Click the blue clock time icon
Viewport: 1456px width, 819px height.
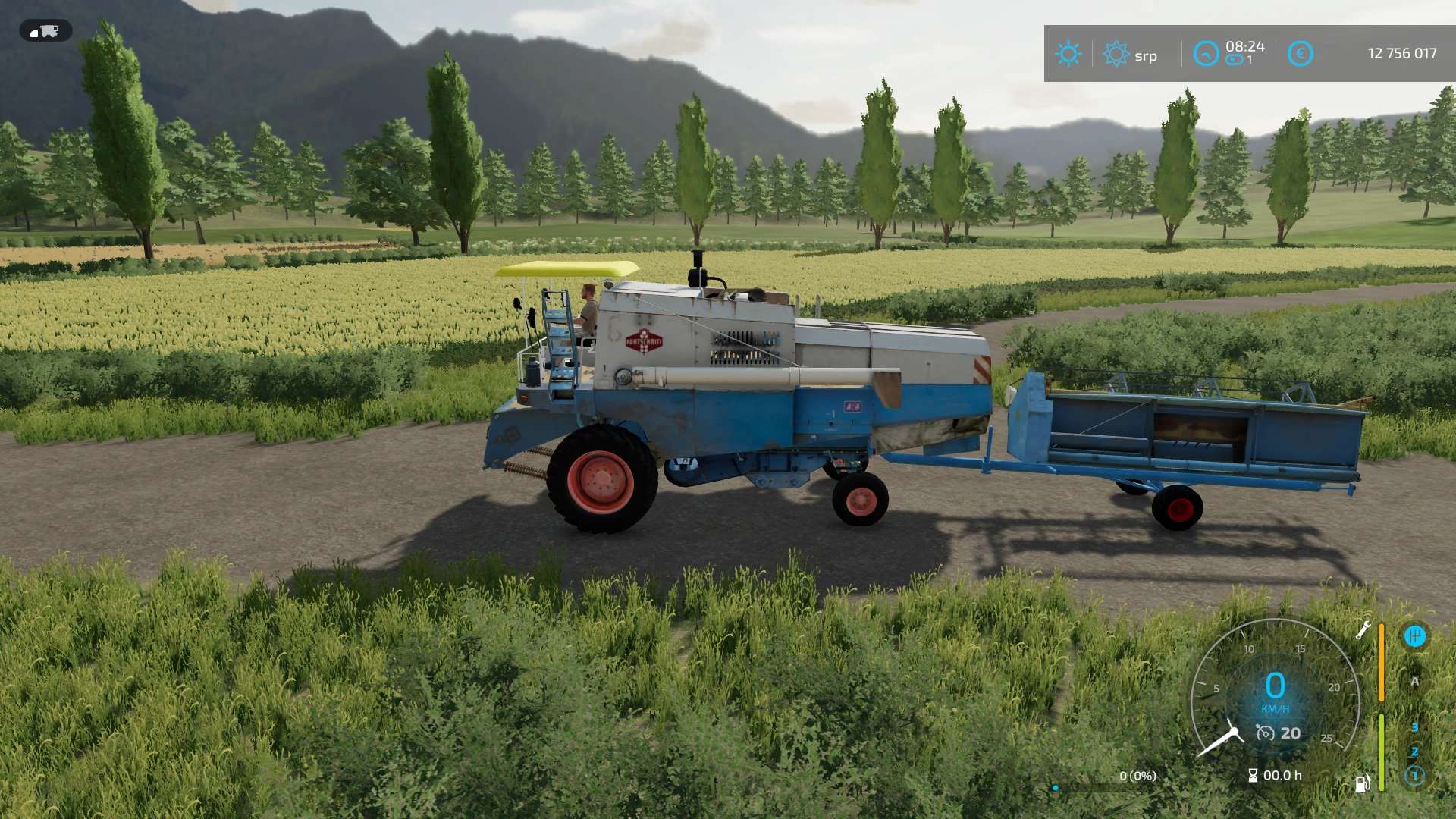coord(1206,54)
